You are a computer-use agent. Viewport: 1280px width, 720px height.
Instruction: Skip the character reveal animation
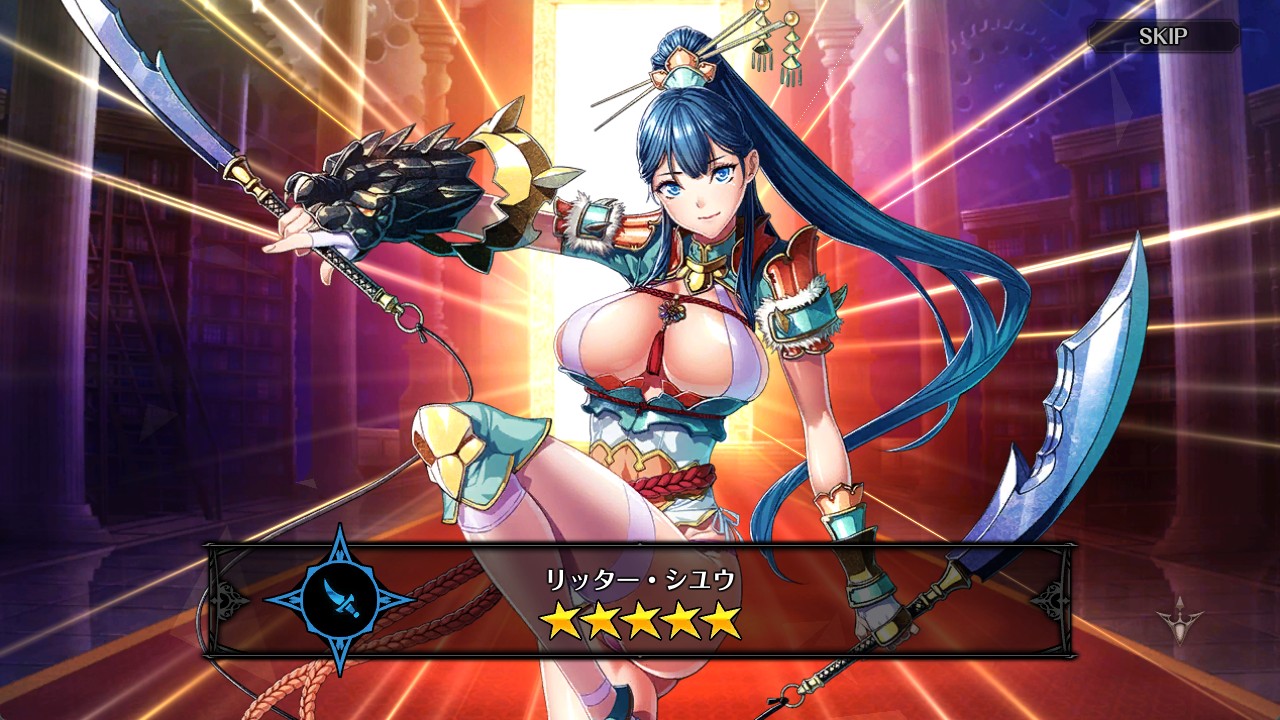[x=1163, y=37]
